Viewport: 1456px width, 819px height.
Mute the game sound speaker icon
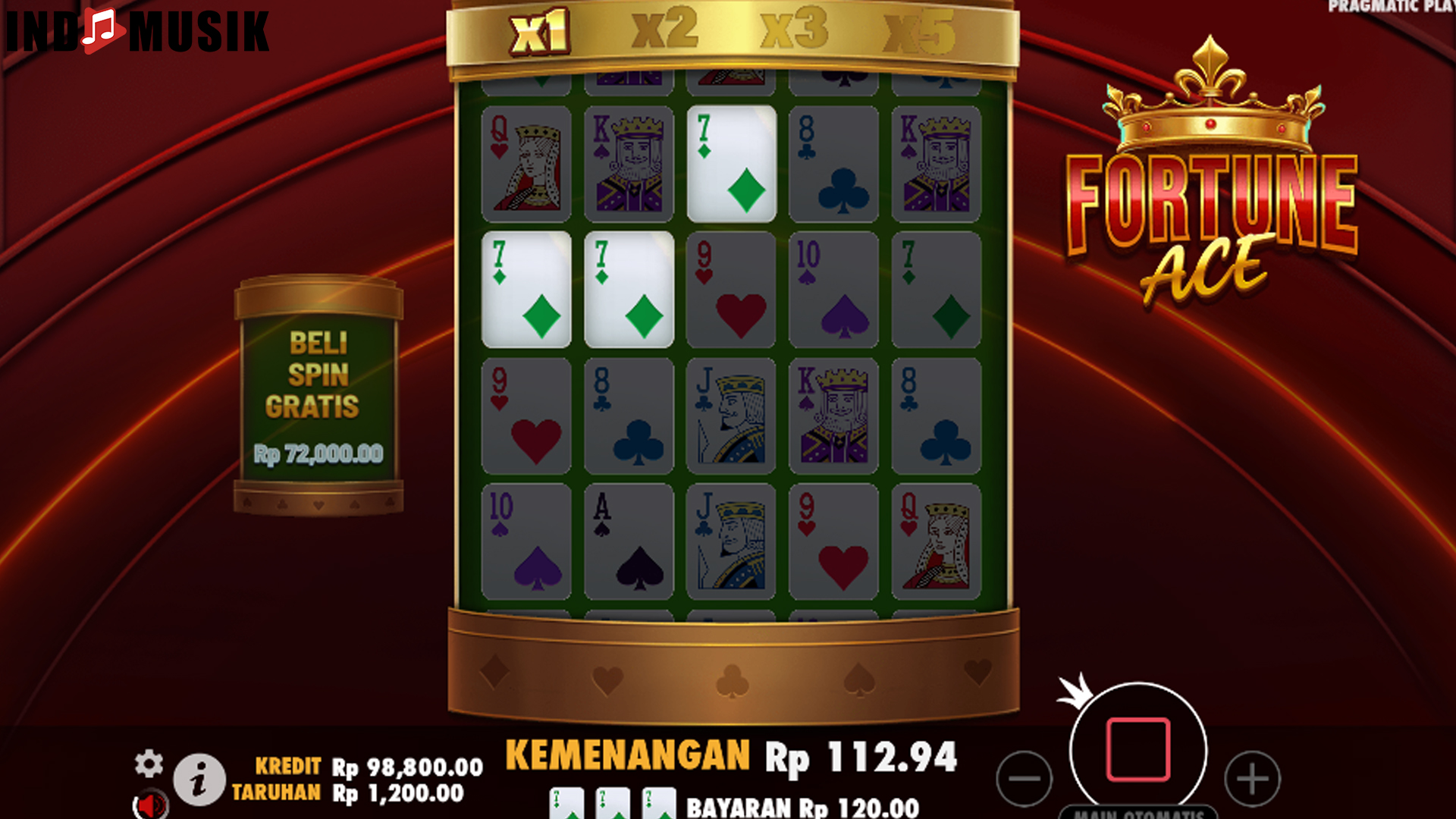click(x=149, y=805)
